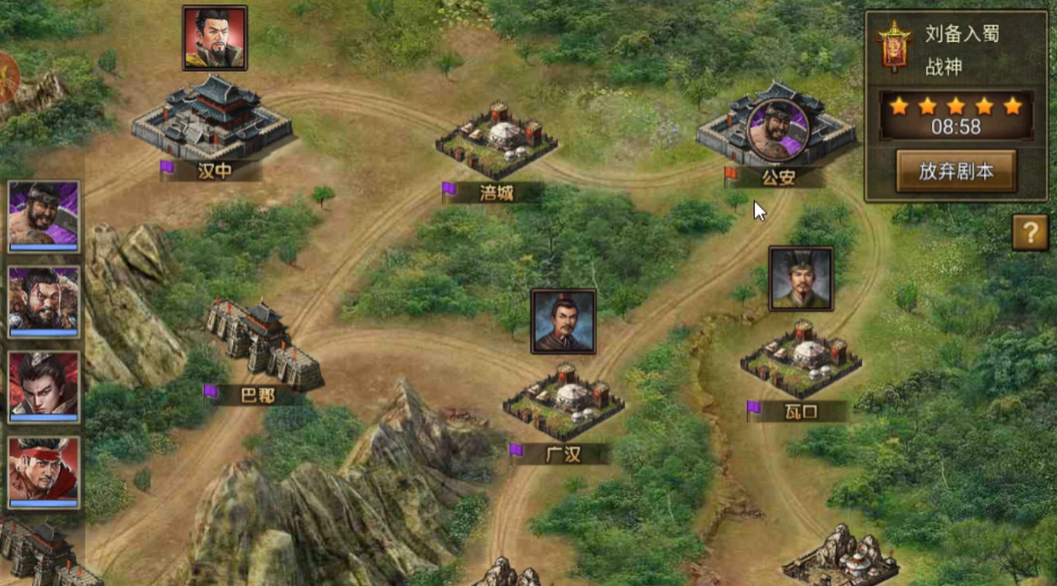Choose the 广汉 camp node

563,400
